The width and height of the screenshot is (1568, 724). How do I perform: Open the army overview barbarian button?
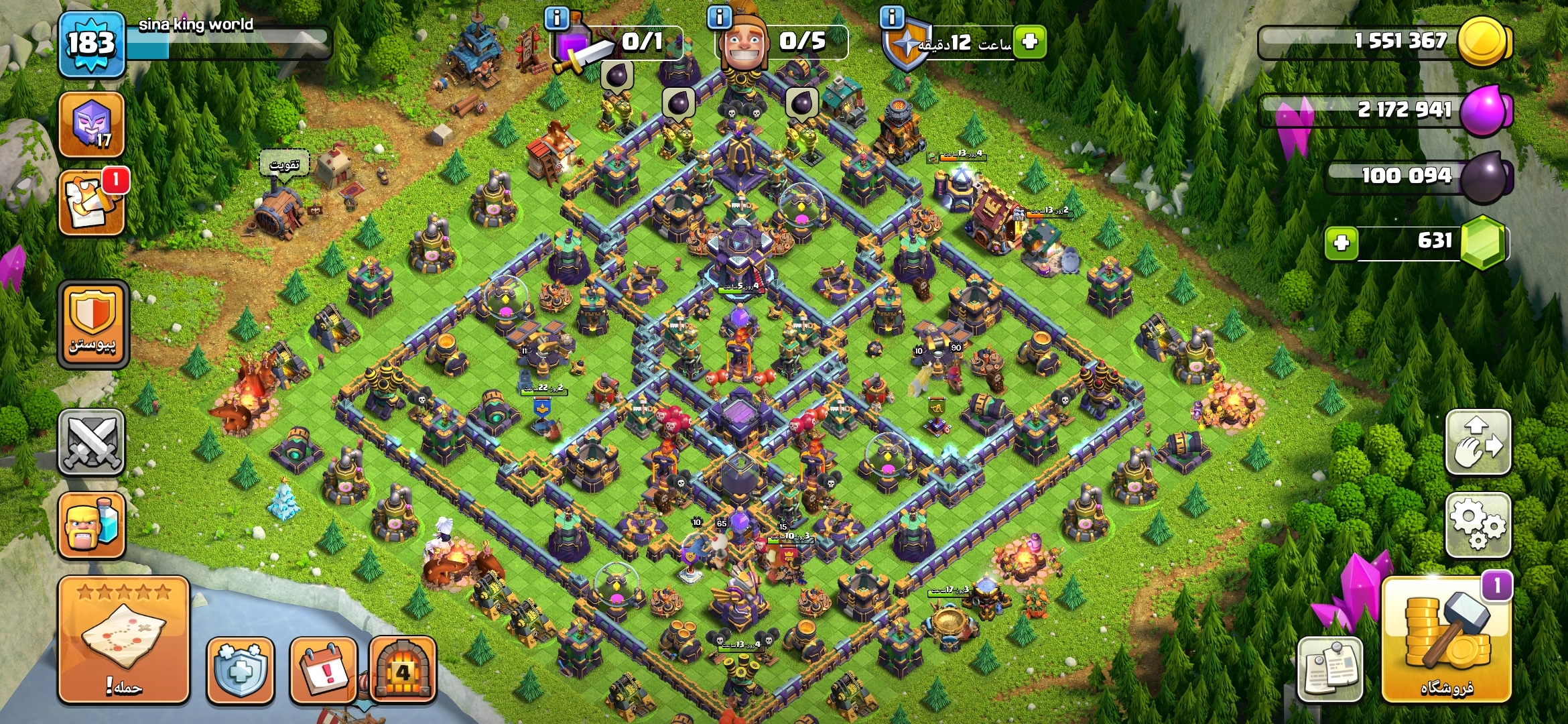[92, 525]
